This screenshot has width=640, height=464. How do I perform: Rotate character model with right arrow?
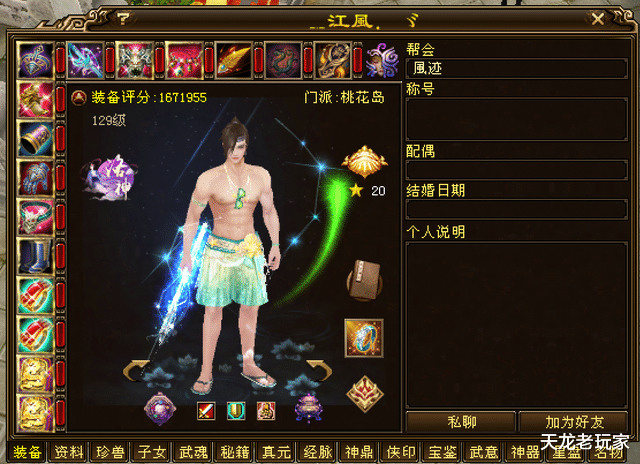pos(317,370)
